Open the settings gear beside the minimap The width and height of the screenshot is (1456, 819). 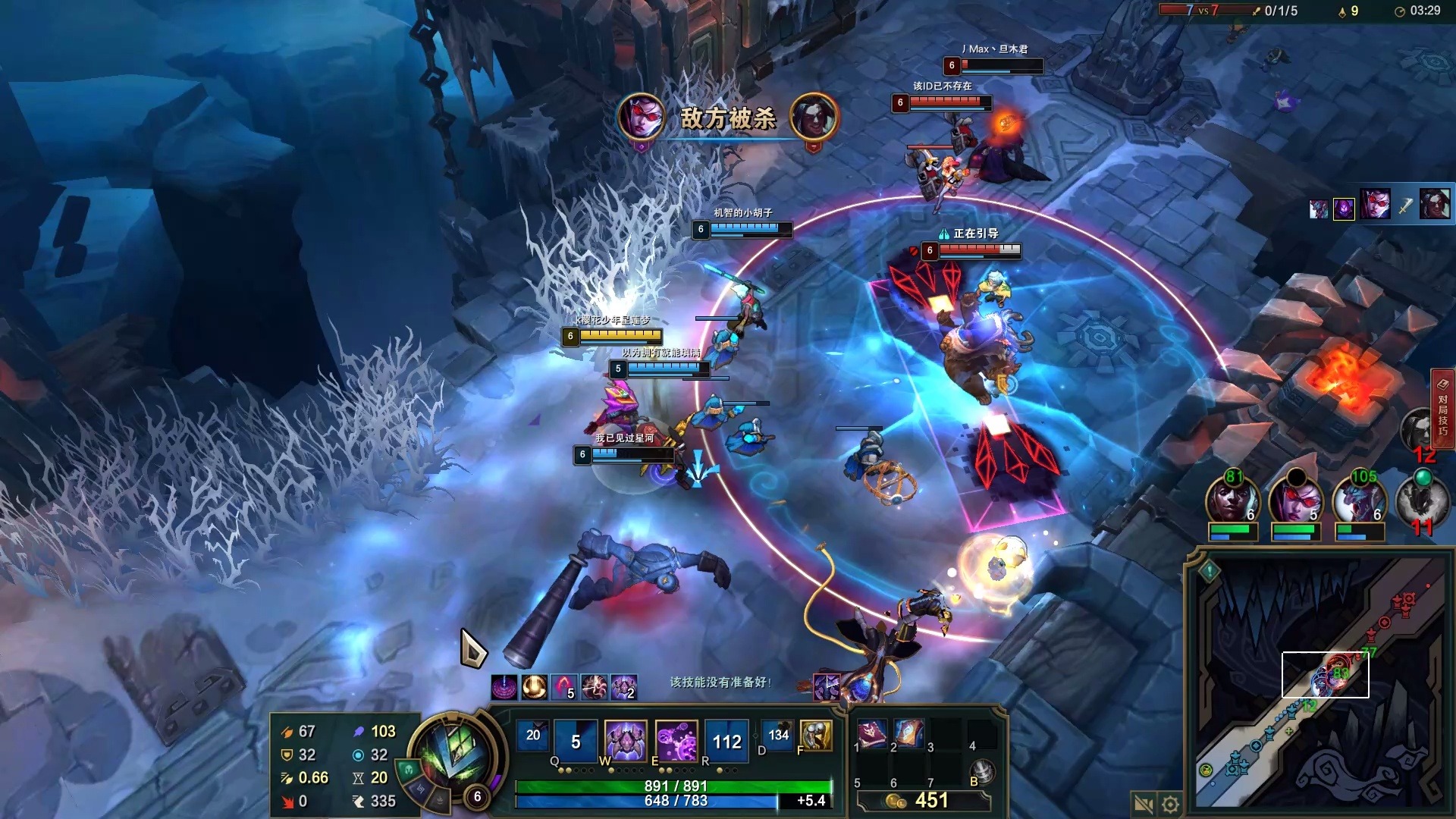click(1171, 804)
